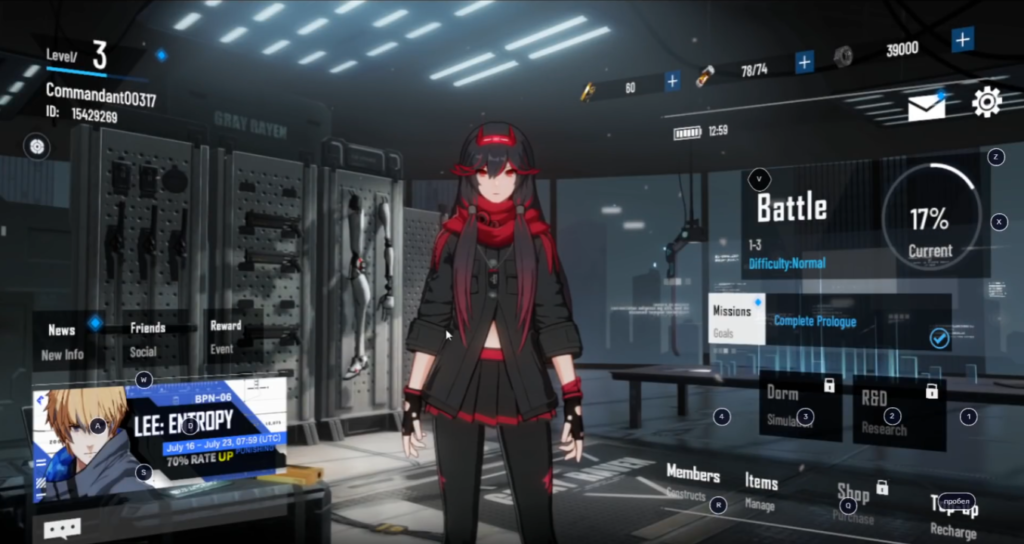
Task: Open the Reward event panel
Action: coord(225,336)
